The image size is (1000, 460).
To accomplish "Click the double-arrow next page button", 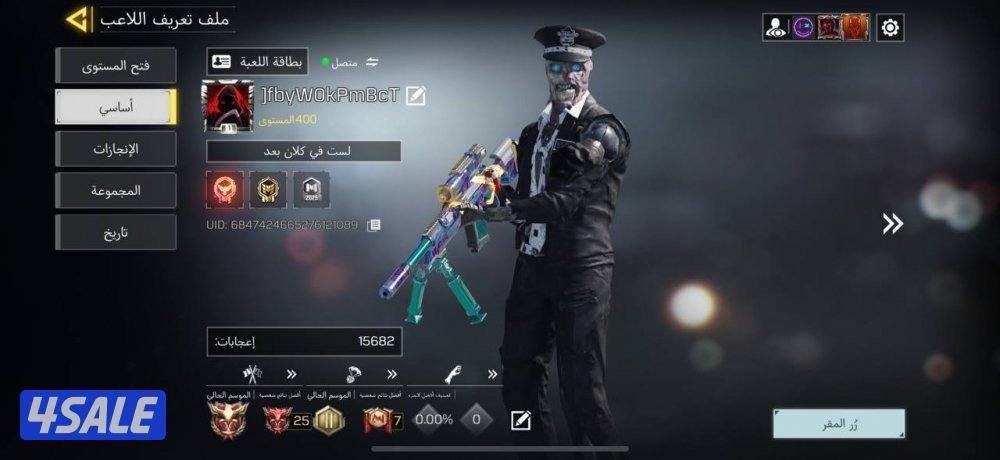I will point(892,224).
